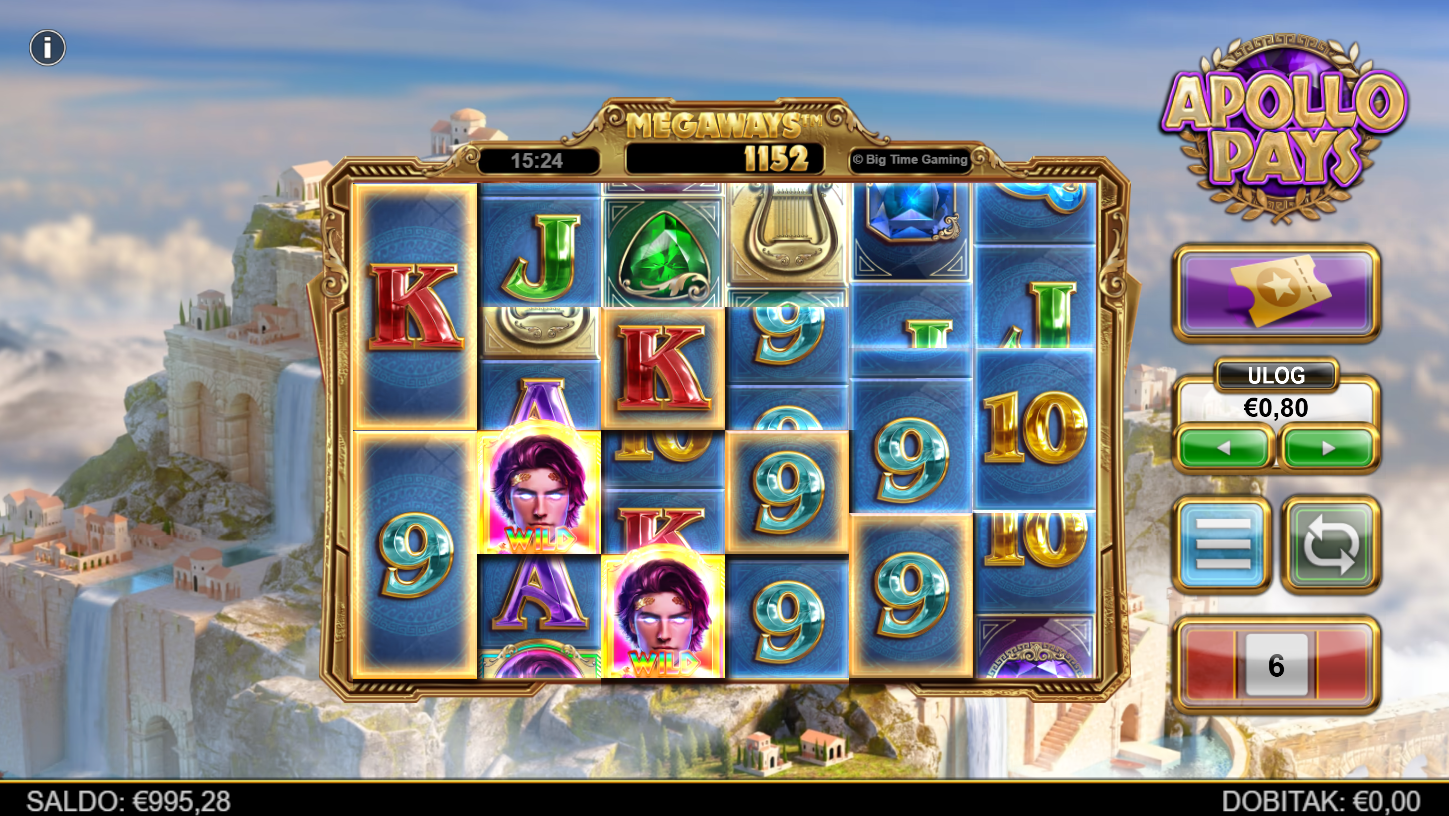Open the game info page
1449x816 pixels.
tap(47, 47)
